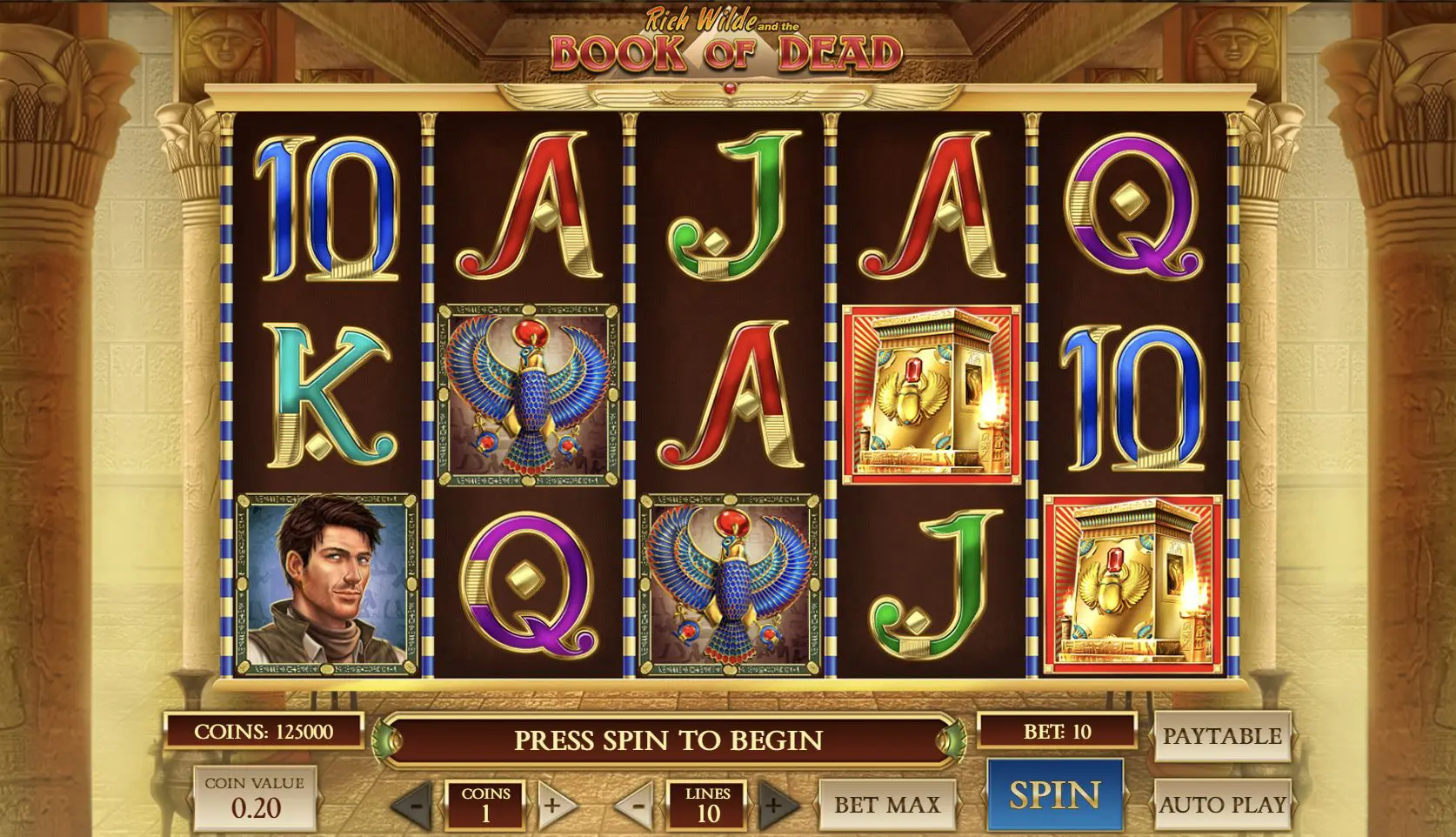Decrease the number of coins

coord(415,806)
